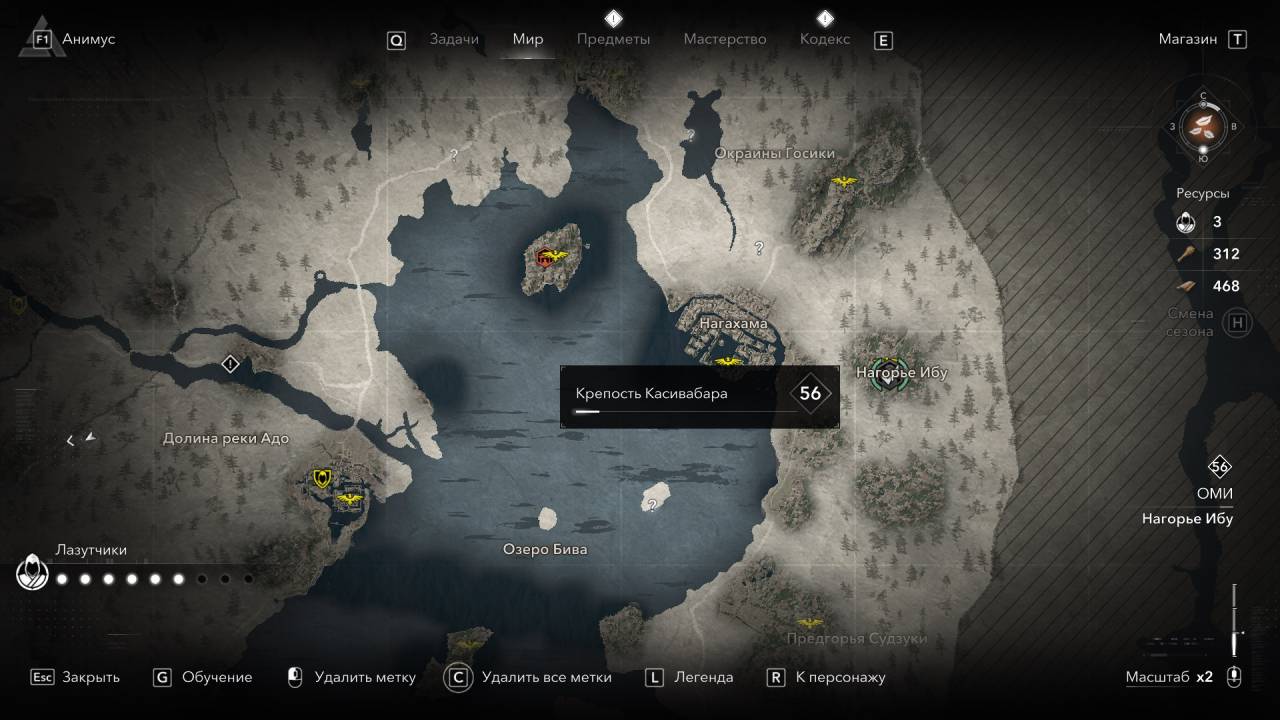
Task: Open the Предметы tab
Action: (x=613, y=39)
